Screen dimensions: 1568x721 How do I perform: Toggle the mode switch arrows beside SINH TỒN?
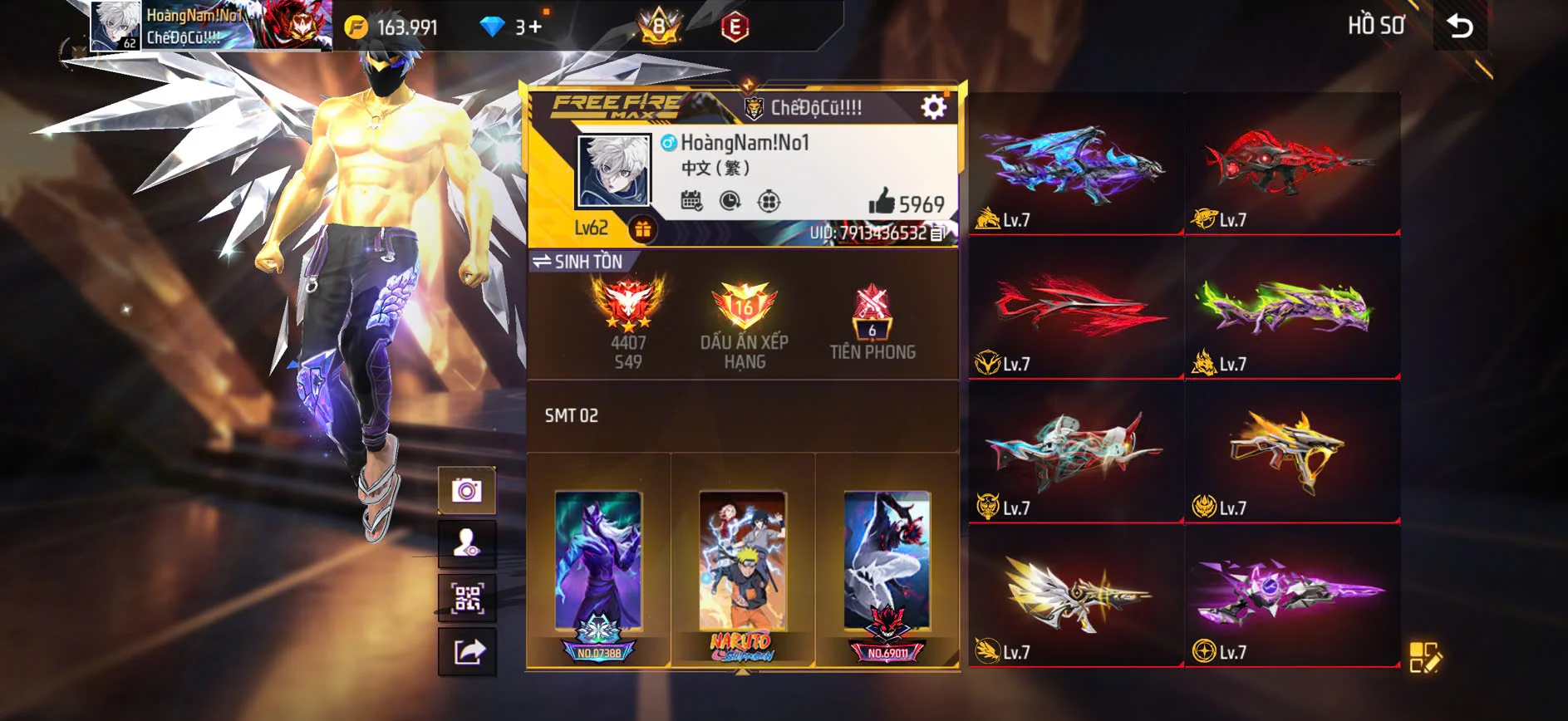coord(542,260)
